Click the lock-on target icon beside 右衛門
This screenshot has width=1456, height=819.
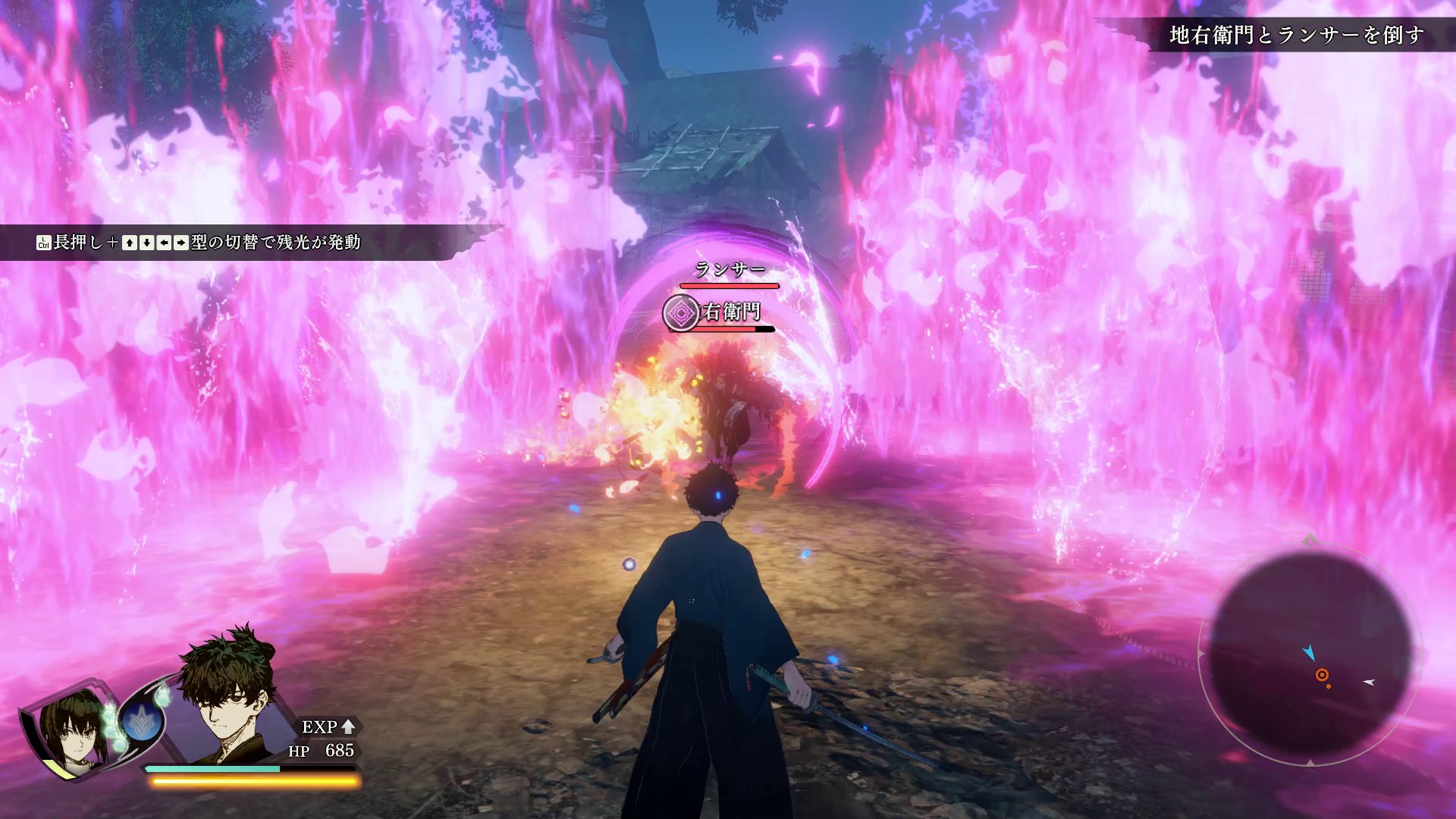681,313
